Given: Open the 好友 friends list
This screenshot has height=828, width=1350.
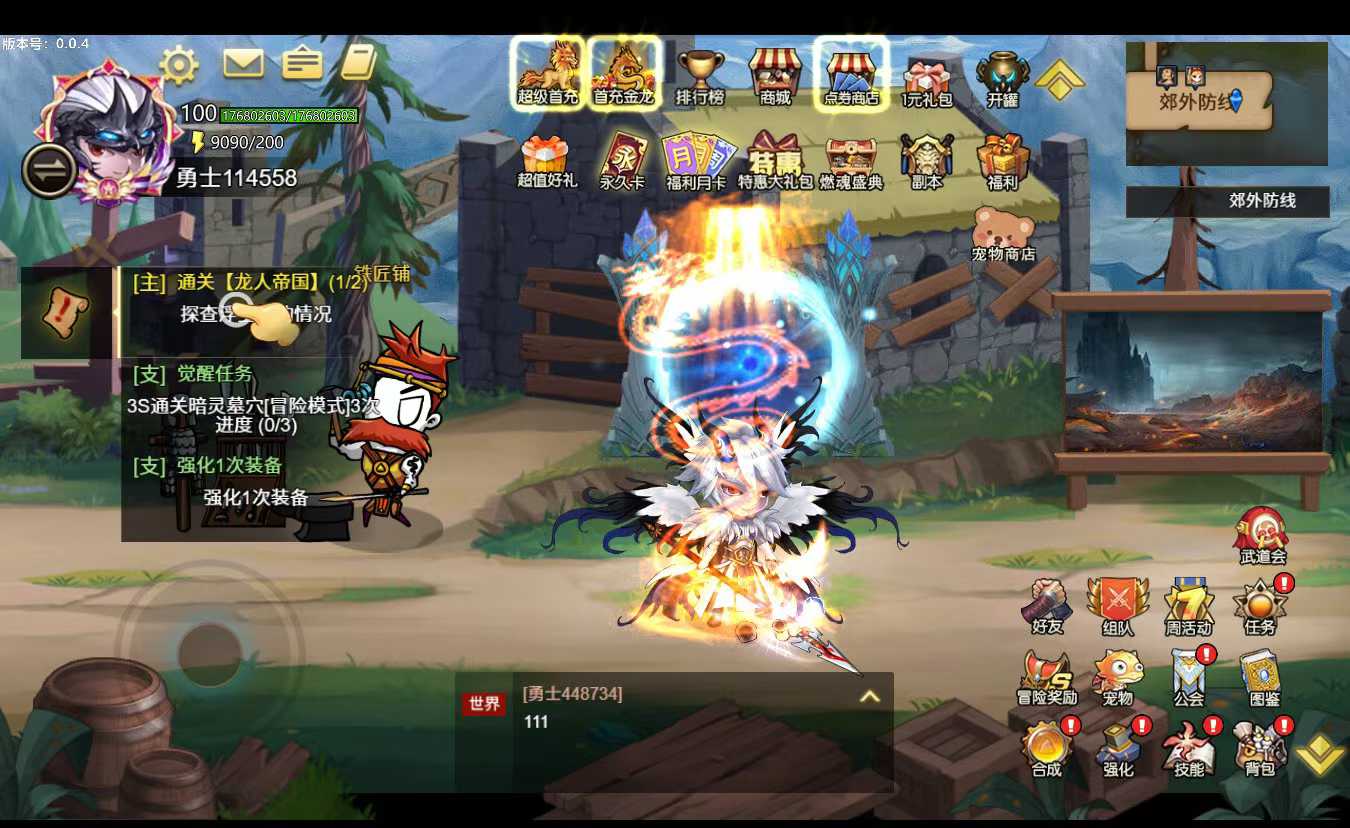Looking at the screenshot, I should tap(1046, 605).
